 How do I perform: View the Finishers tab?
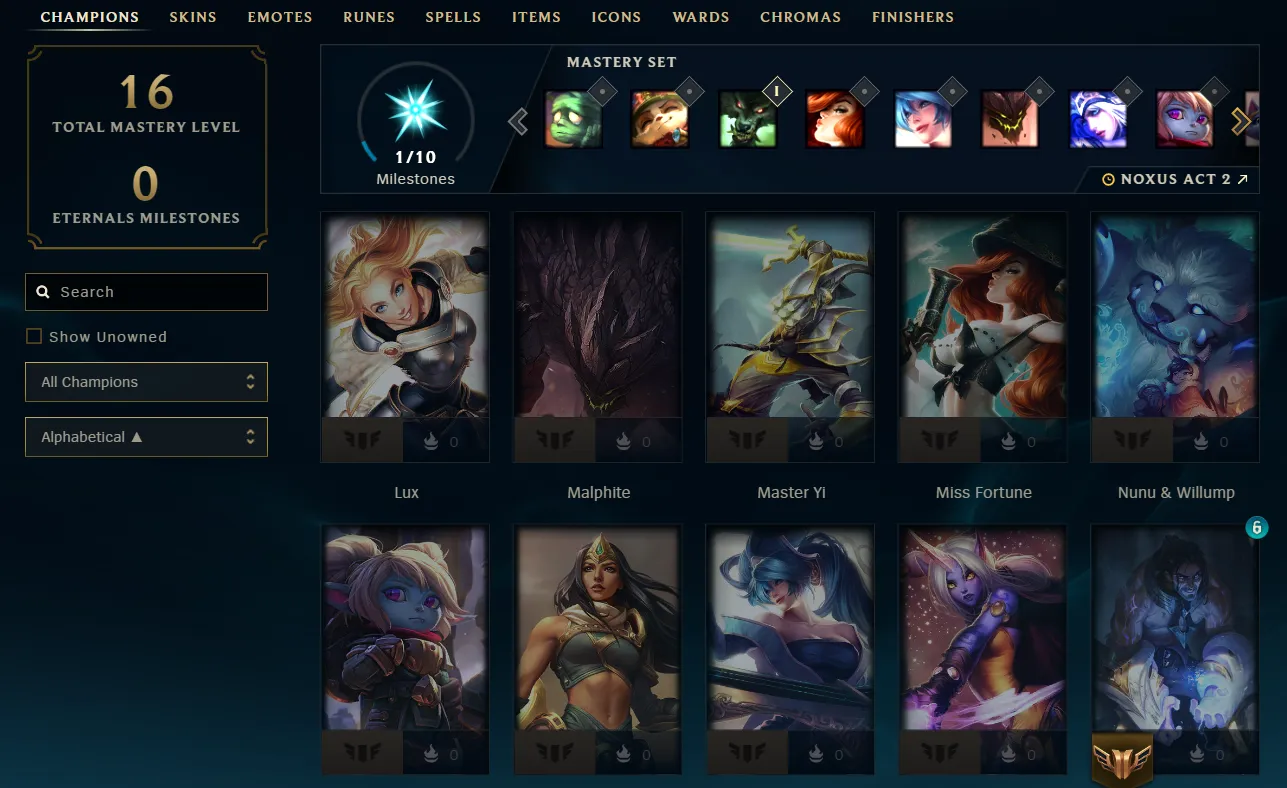point(913,17)
